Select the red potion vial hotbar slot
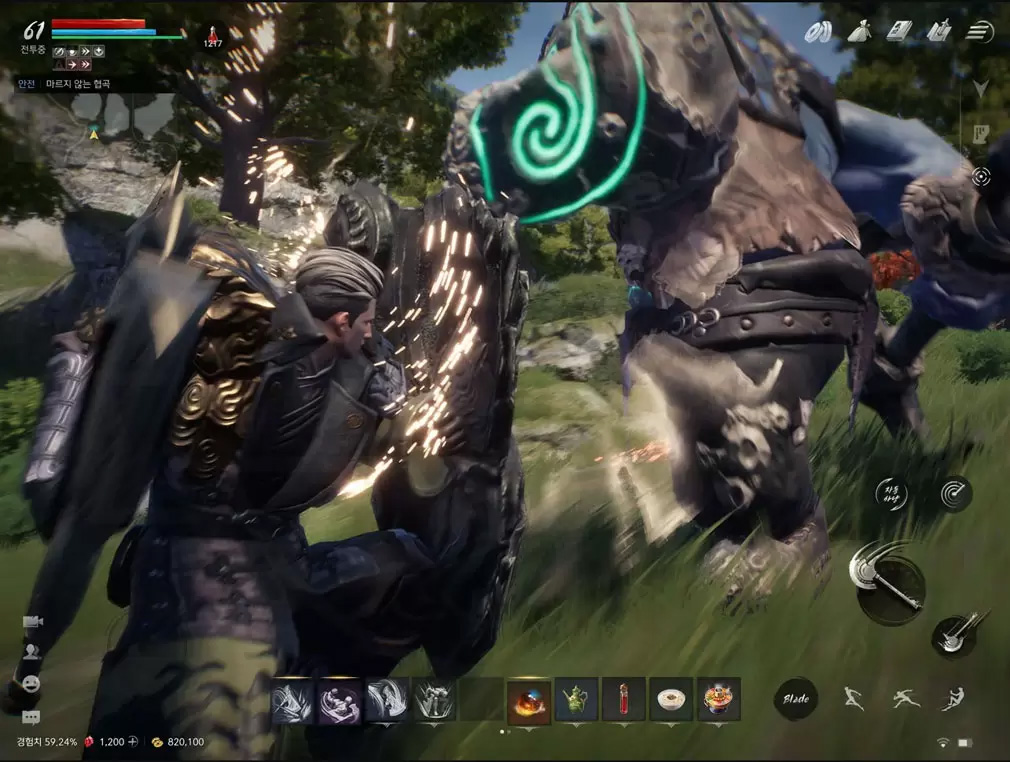This screenshot has width=1010, height=762. [x=624, y=699]
